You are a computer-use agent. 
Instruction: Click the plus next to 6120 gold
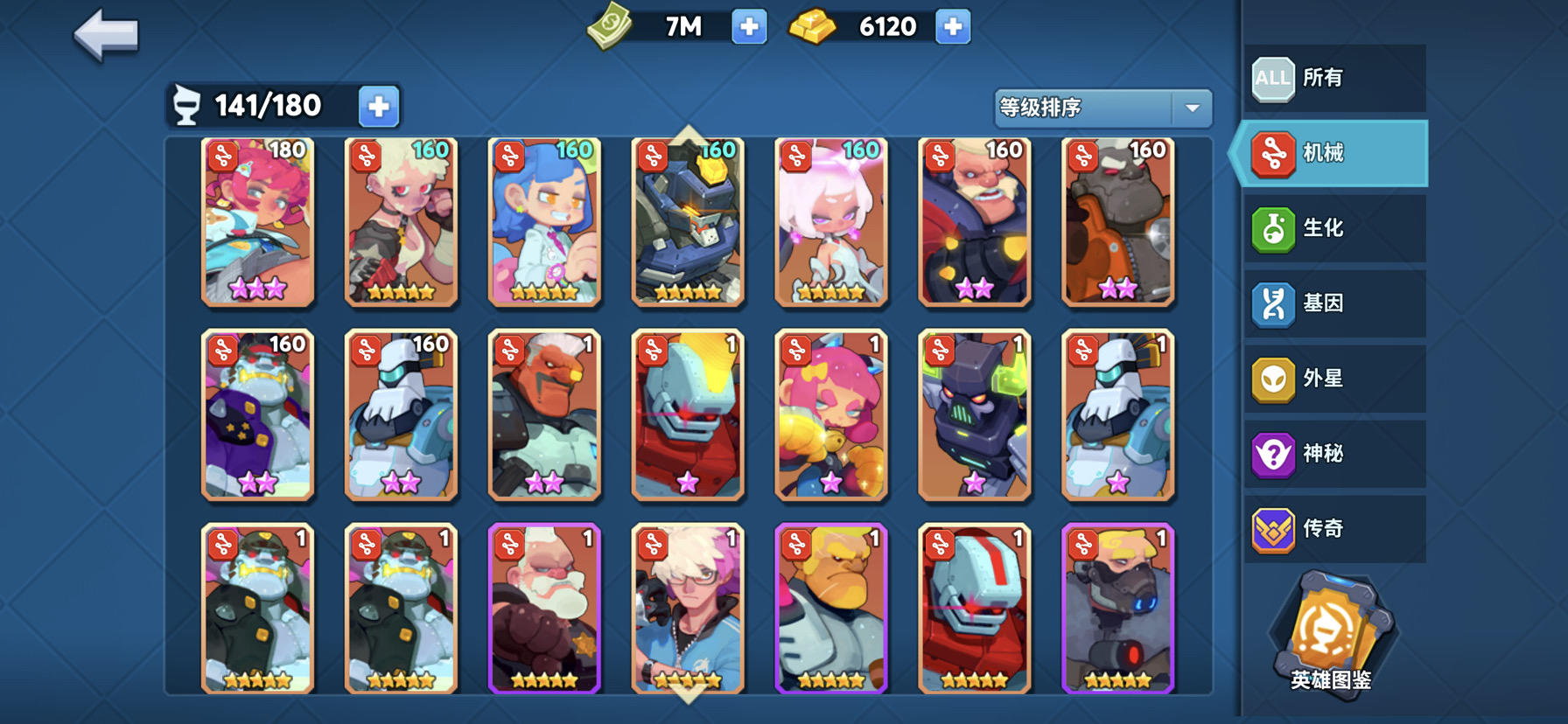954,26
